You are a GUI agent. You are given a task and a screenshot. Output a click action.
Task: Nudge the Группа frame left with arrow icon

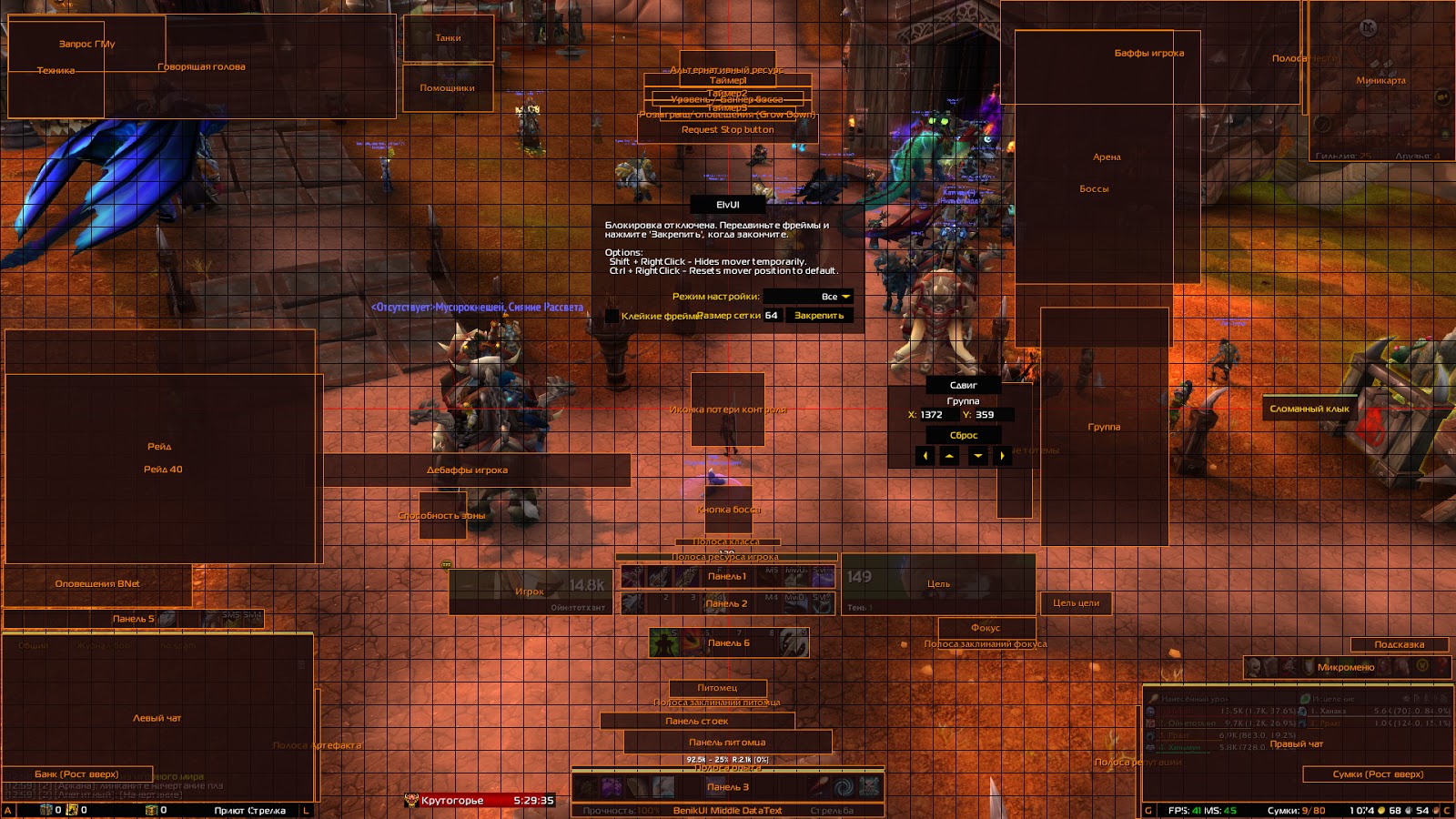[925, 455]
